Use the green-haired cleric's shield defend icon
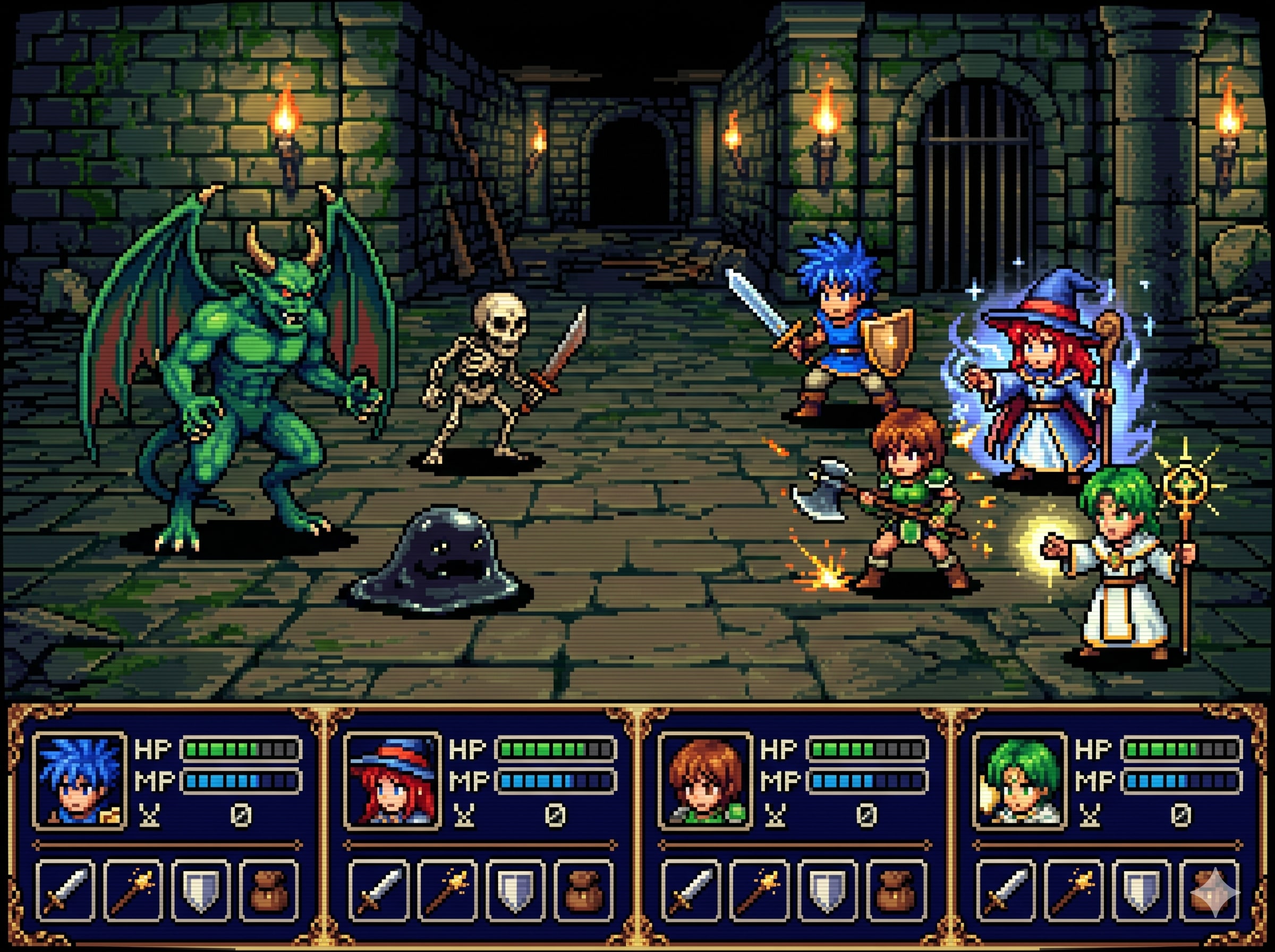Image resolution: width=1275 pixels, height=952 pixels. tap(1141, 890)
